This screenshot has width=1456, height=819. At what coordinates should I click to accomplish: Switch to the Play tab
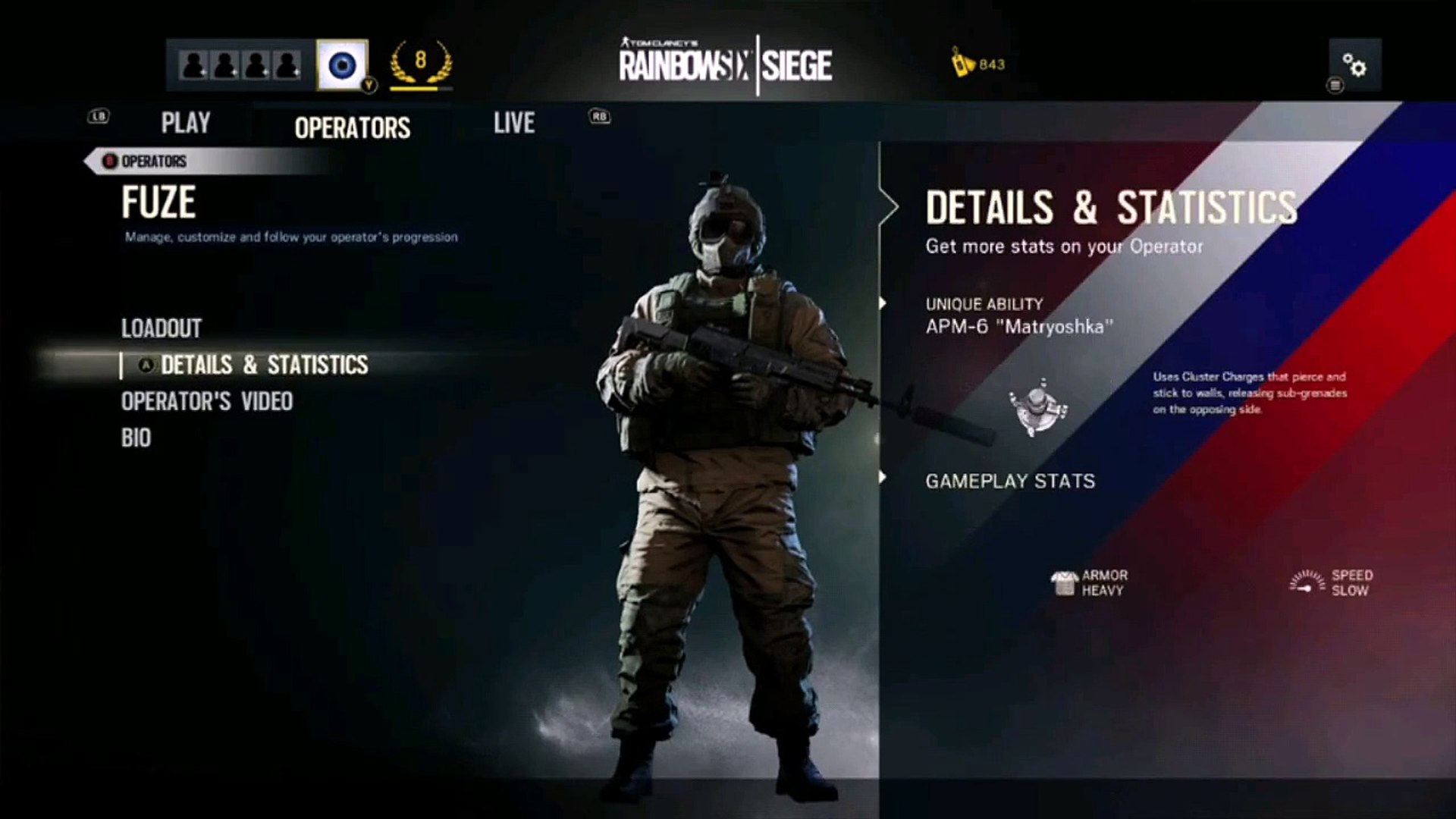[184, 122]
